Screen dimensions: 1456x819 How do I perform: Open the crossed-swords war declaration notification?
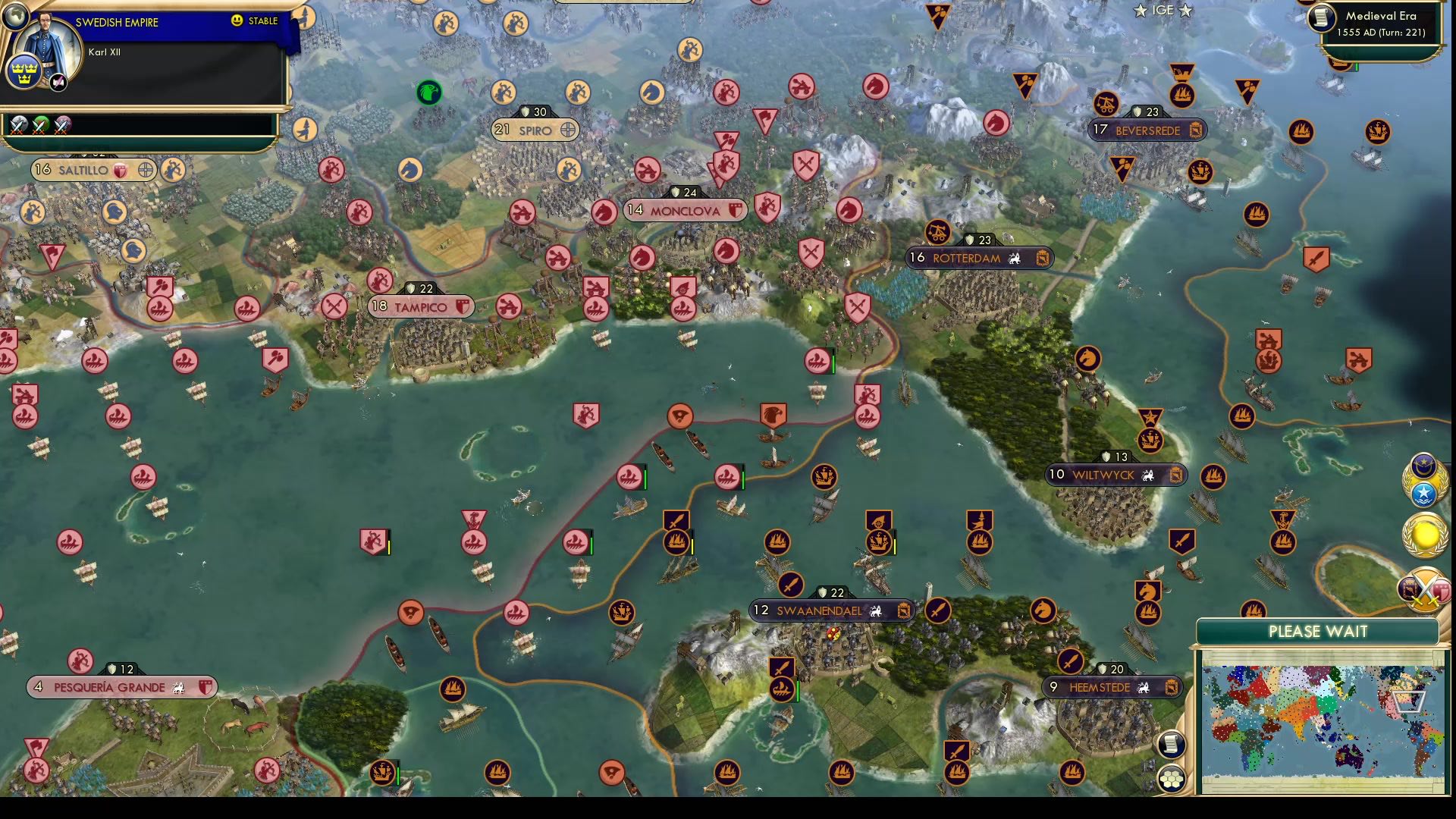tap(1423, 587)
